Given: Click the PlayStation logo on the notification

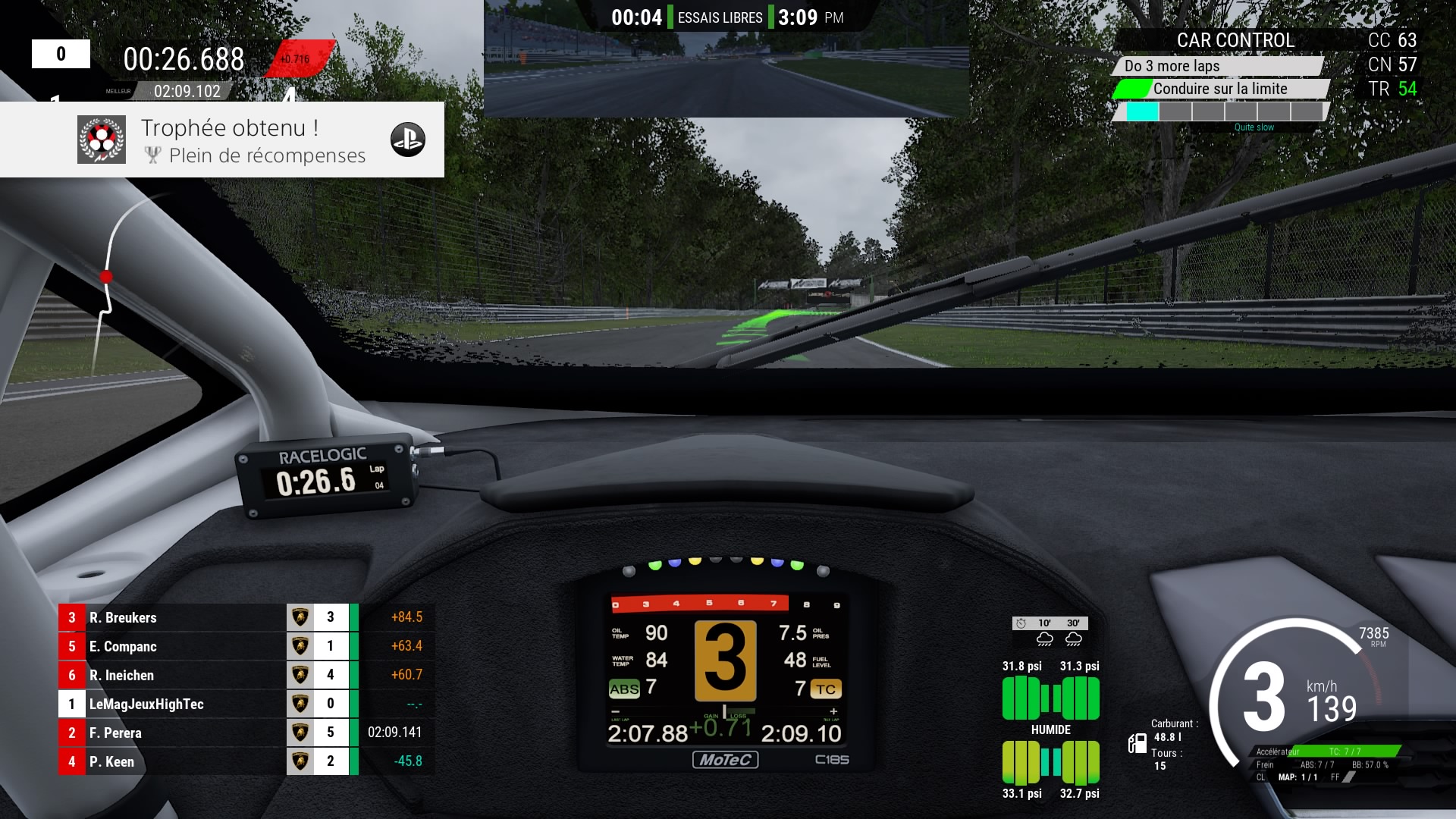Looking at the screenshot, I should point(408,140).
